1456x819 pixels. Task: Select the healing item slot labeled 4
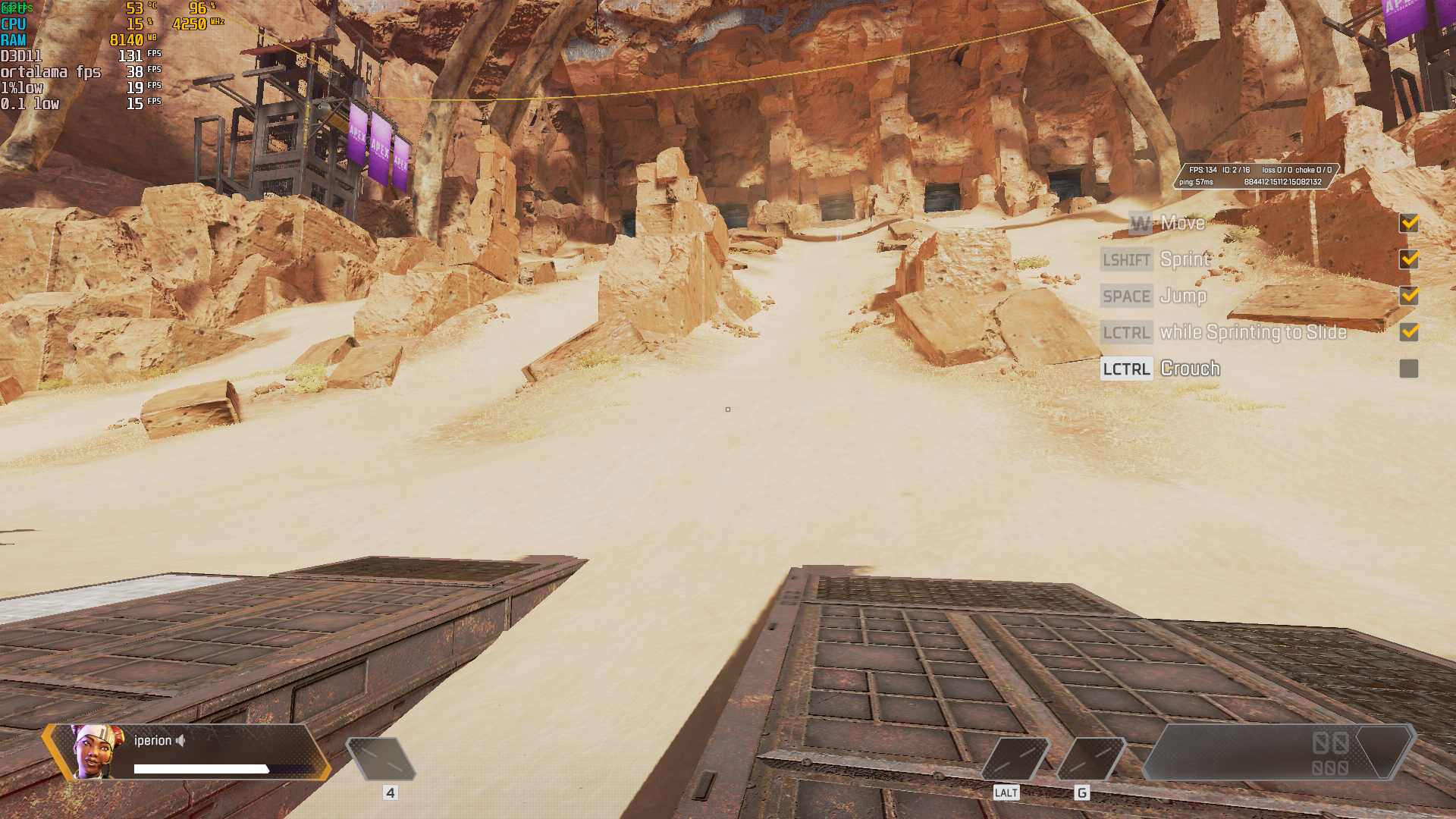click(381, 758)
